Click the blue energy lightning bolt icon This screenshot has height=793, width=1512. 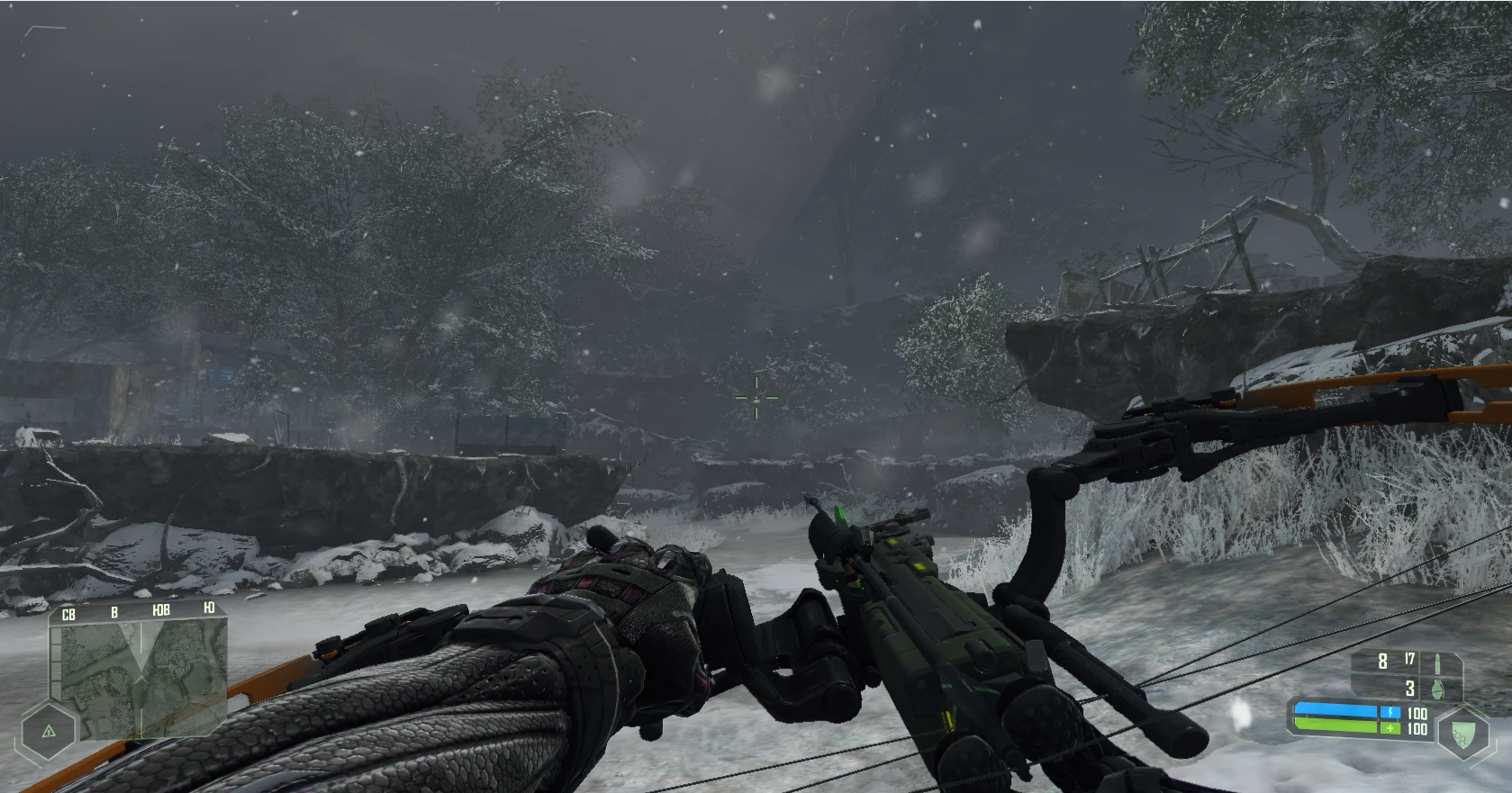[1390, 711]
